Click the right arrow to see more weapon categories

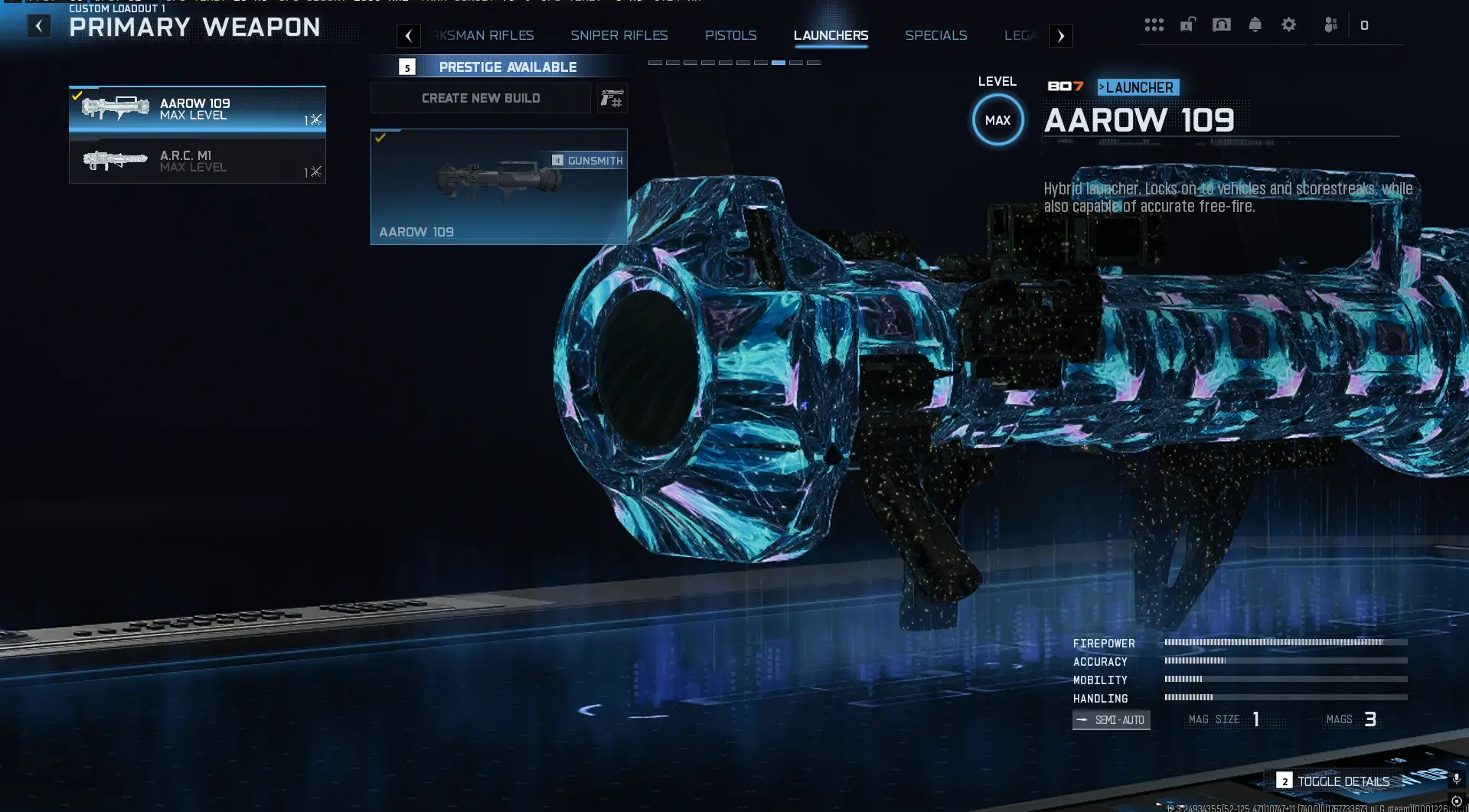(x=1060, y=35)
